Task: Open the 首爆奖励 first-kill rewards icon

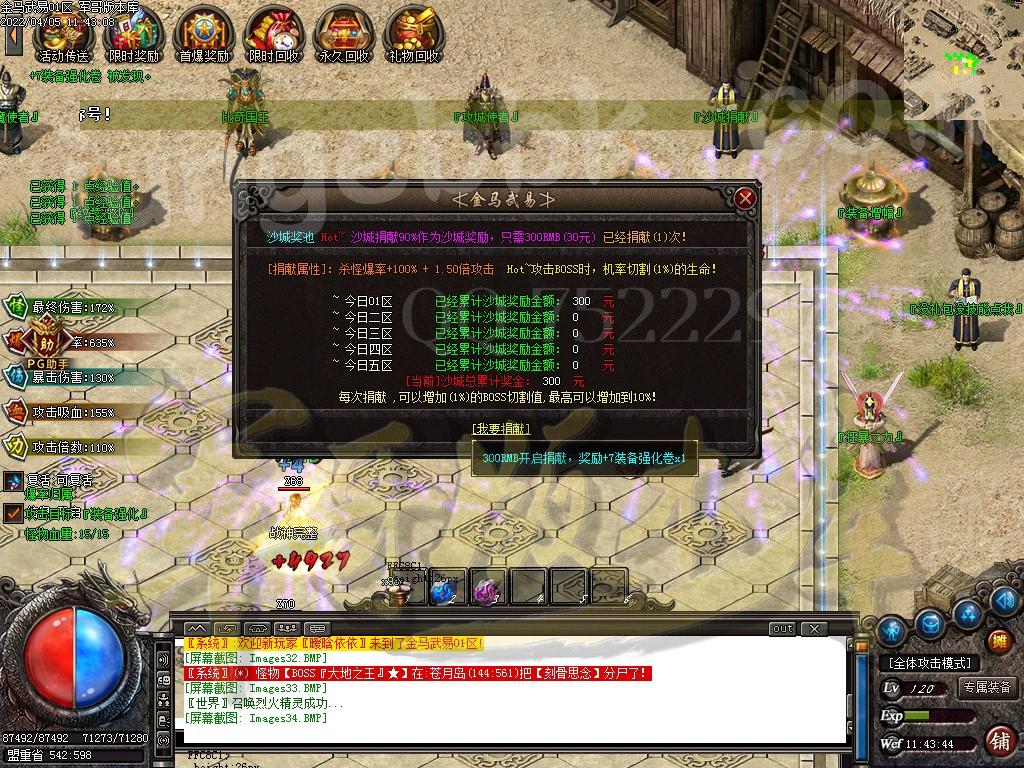Action: click(x=203, y=34)
